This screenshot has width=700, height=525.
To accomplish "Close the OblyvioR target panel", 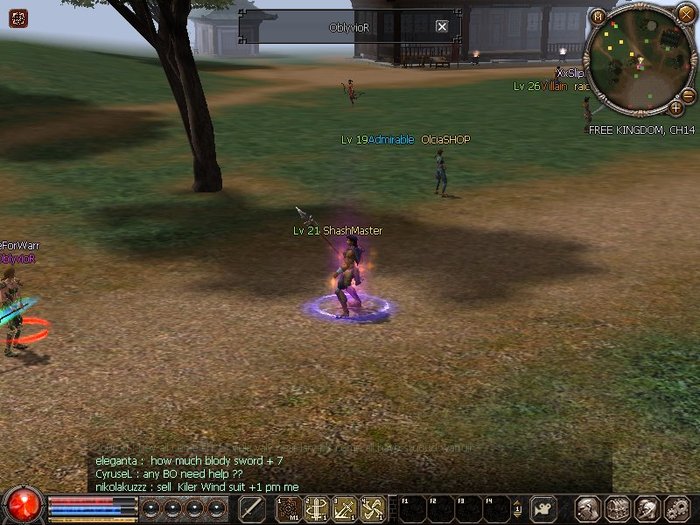I will coord(442,27).
